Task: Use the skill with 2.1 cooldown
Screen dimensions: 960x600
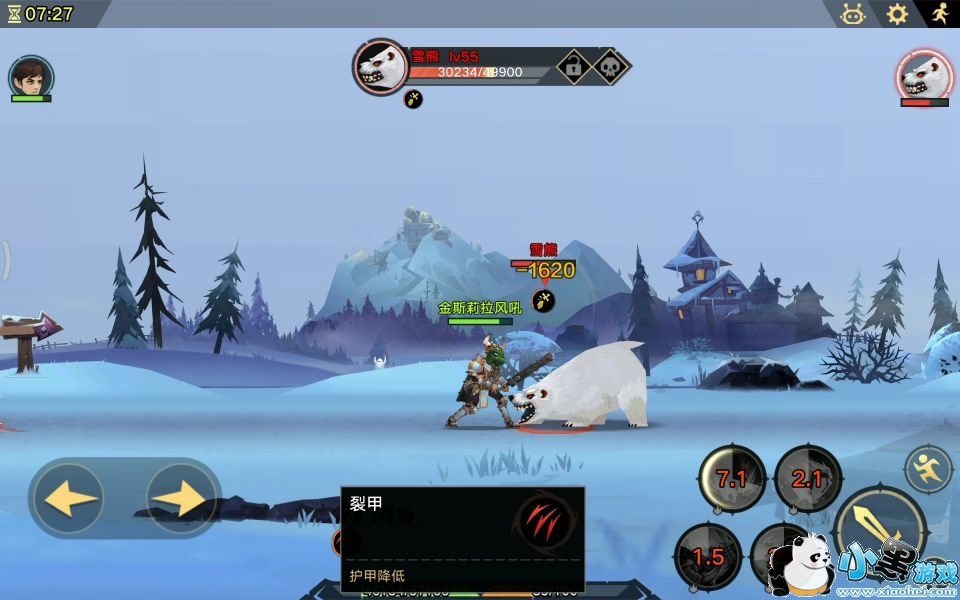Action: [x=807, y=479]
